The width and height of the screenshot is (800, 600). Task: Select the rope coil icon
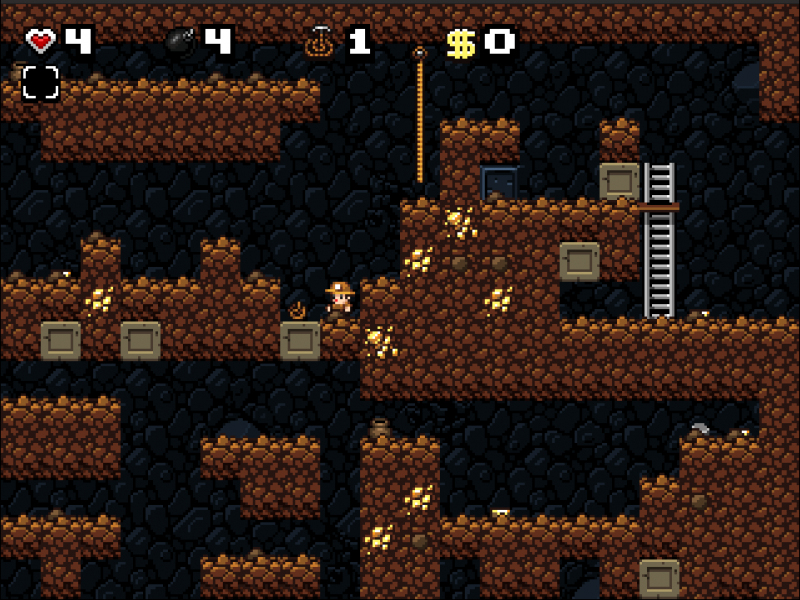[x=319, y=42]
